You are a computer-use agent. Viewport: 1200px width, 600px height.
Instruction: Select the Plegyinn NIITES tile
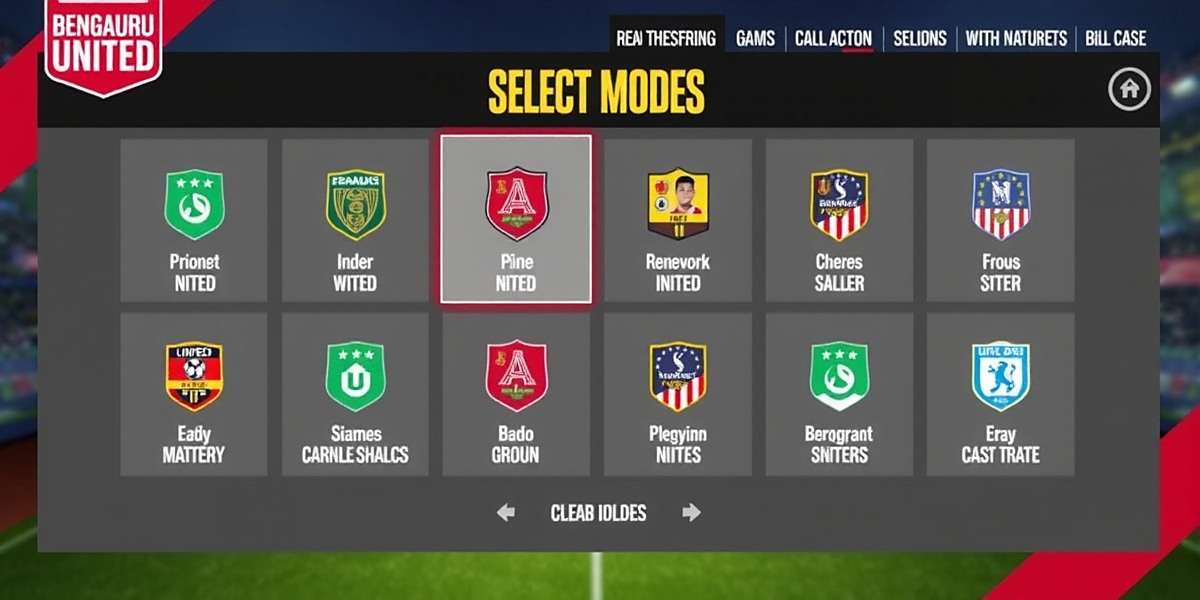click(x=678, y=395)
